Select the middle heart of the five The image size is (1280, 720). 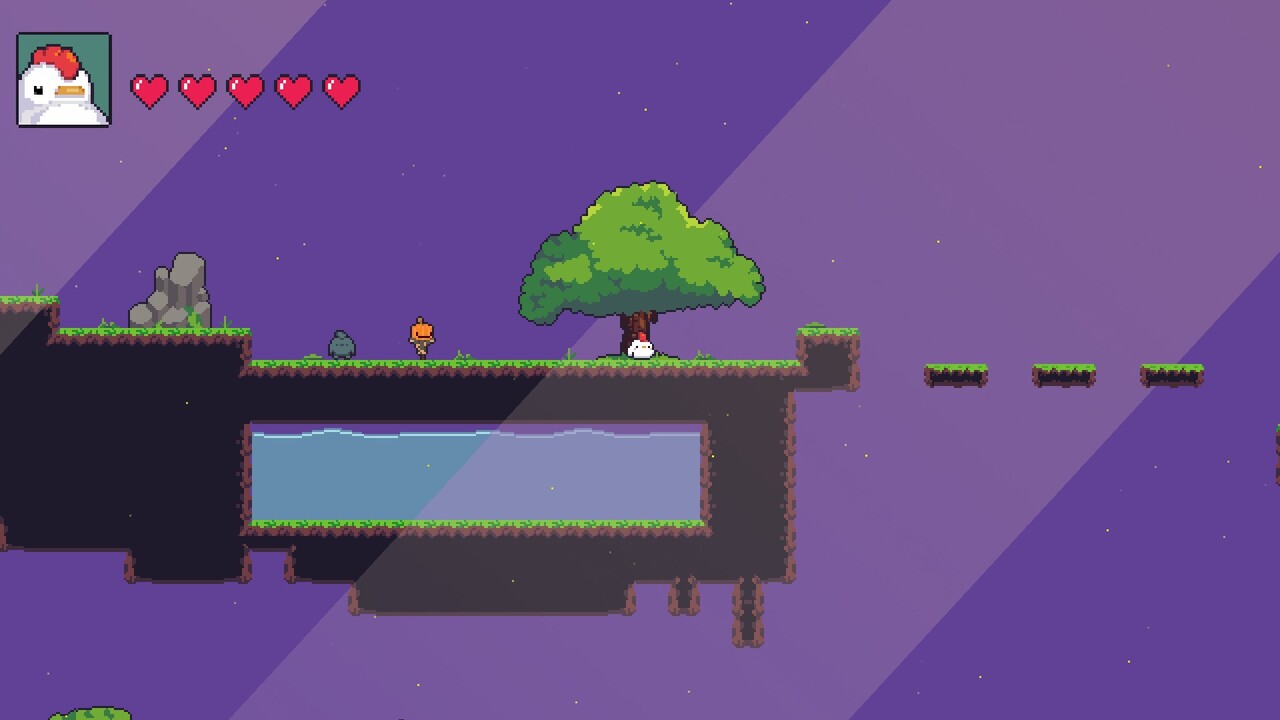click(246, 90)
